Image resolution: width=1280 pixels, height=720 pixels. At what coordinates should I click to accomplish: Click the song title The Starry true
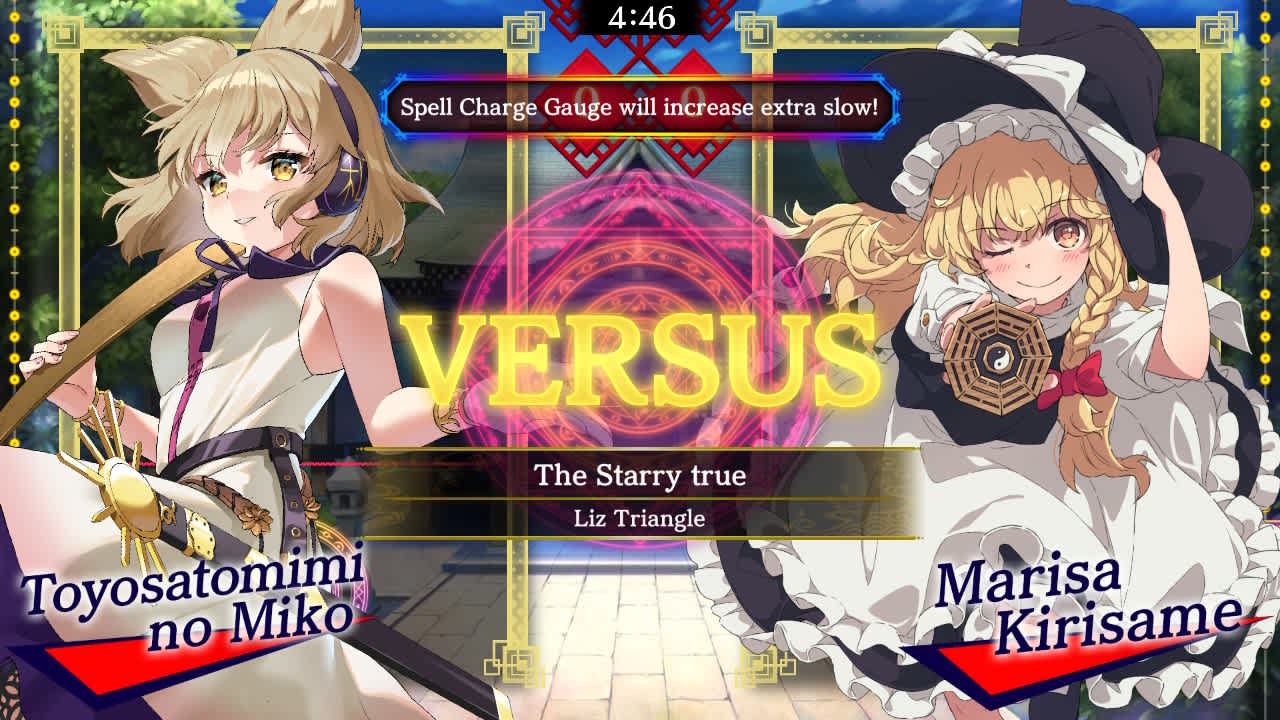[x=640, y=478]
